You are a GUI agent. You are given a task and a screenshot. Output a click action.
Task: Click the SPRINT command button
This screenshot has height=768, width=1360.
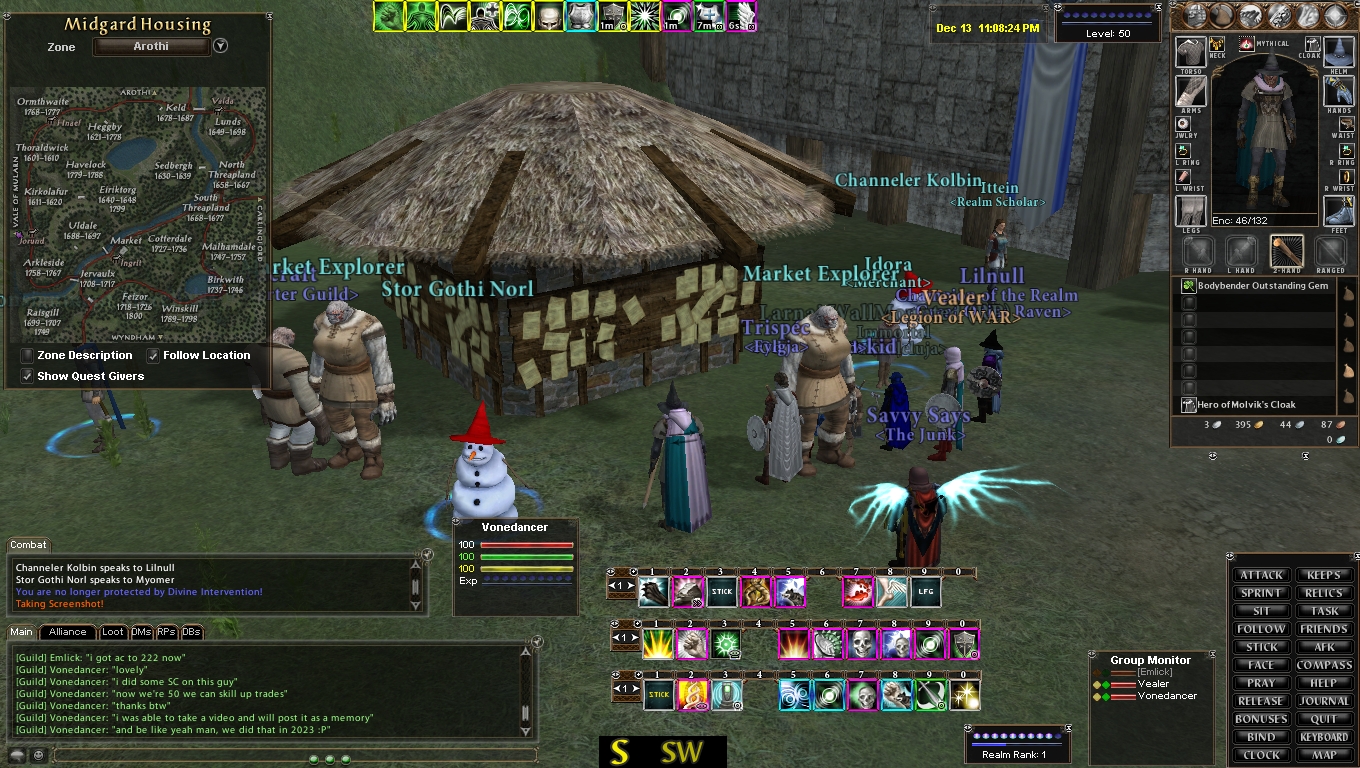[x=1261, y=593]
